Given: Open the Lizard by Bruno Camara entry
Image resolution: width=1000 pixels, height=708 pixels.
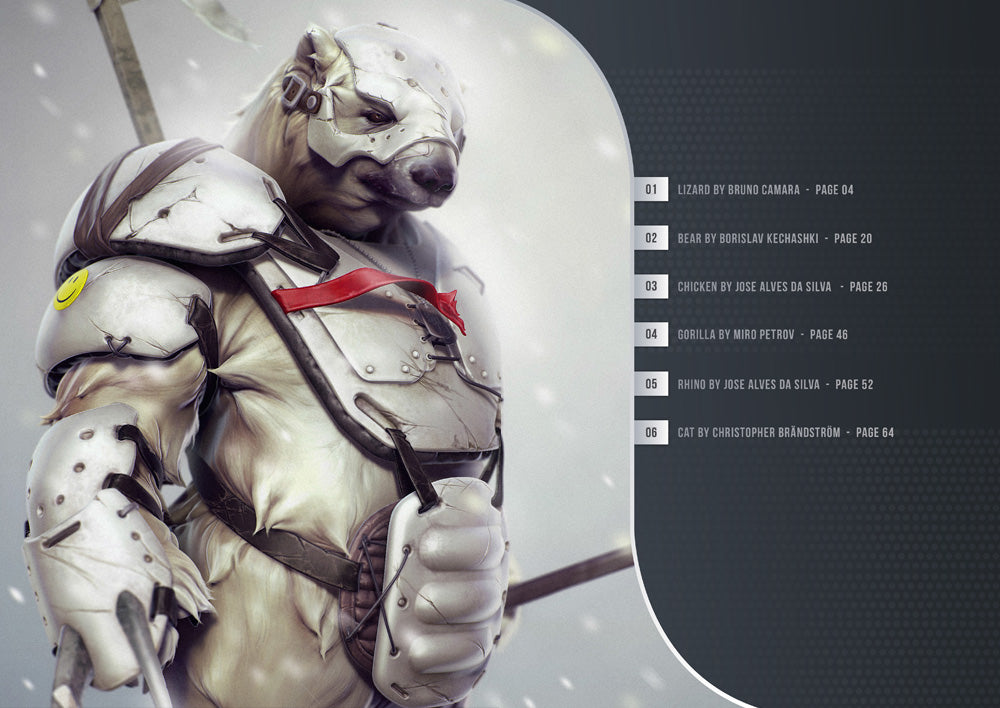Looking at the screenshot, I should pyautogui.click(x=764, y=189).
